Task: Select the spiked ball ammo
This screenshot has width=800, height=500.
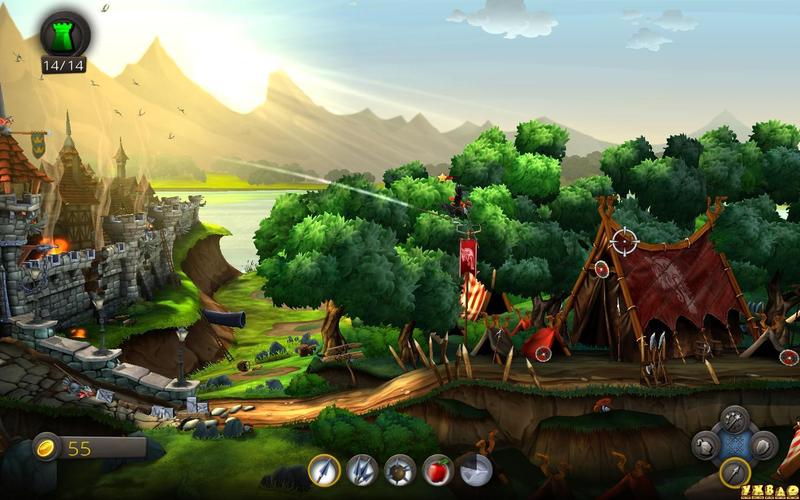Action: point(400,469)
